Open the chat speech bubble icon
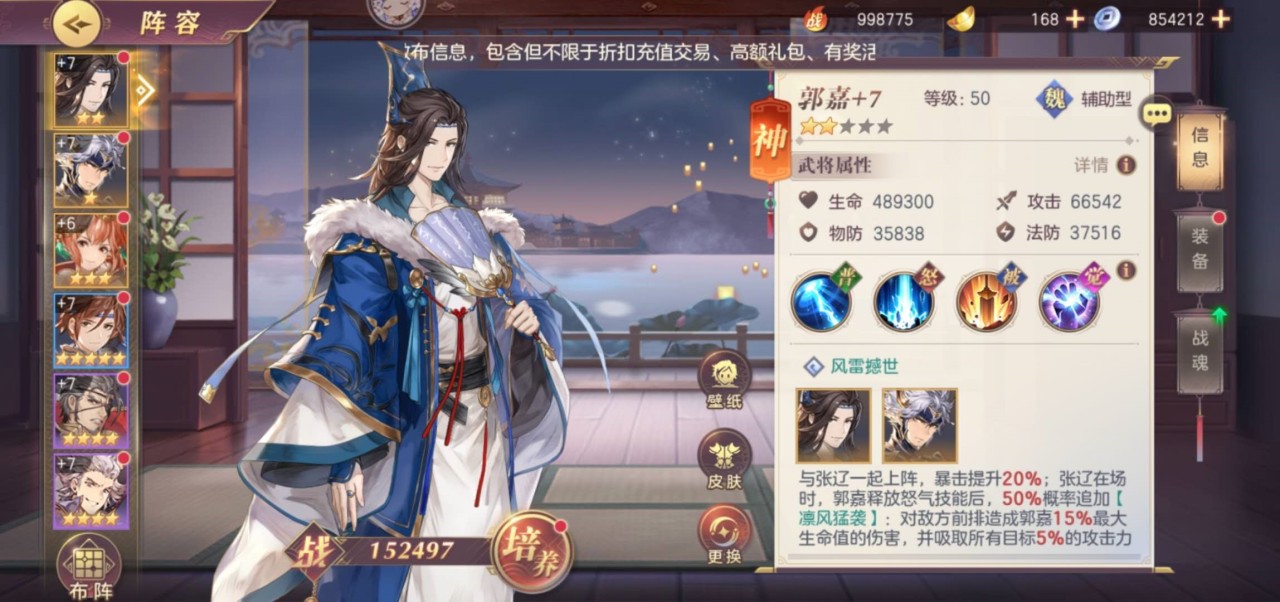This screenshot has height=602, width=1280. pyautogui.click(x=1157, y=113)
